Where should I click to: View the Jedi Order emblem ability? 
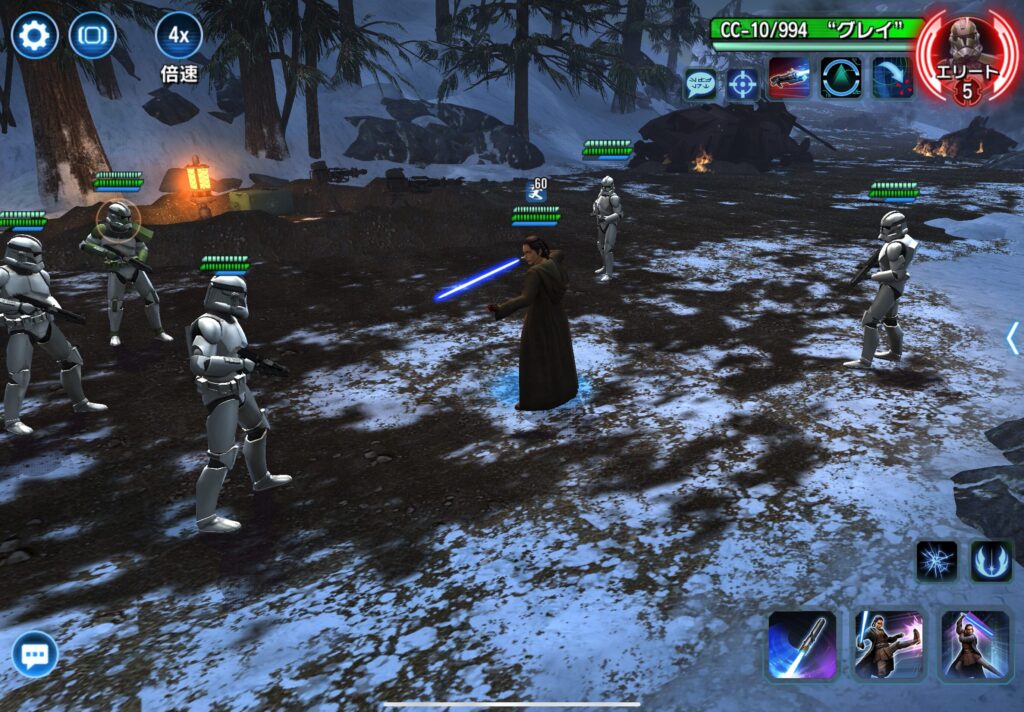(x=991, y=561)
